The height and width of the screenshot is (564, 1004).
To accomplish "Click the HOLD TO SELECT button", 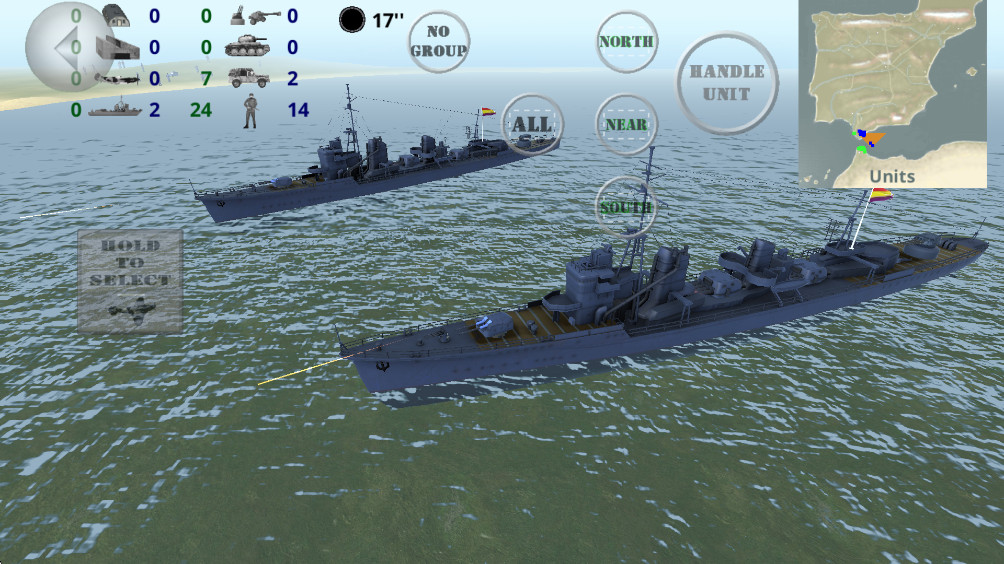I will click(130, 281).
